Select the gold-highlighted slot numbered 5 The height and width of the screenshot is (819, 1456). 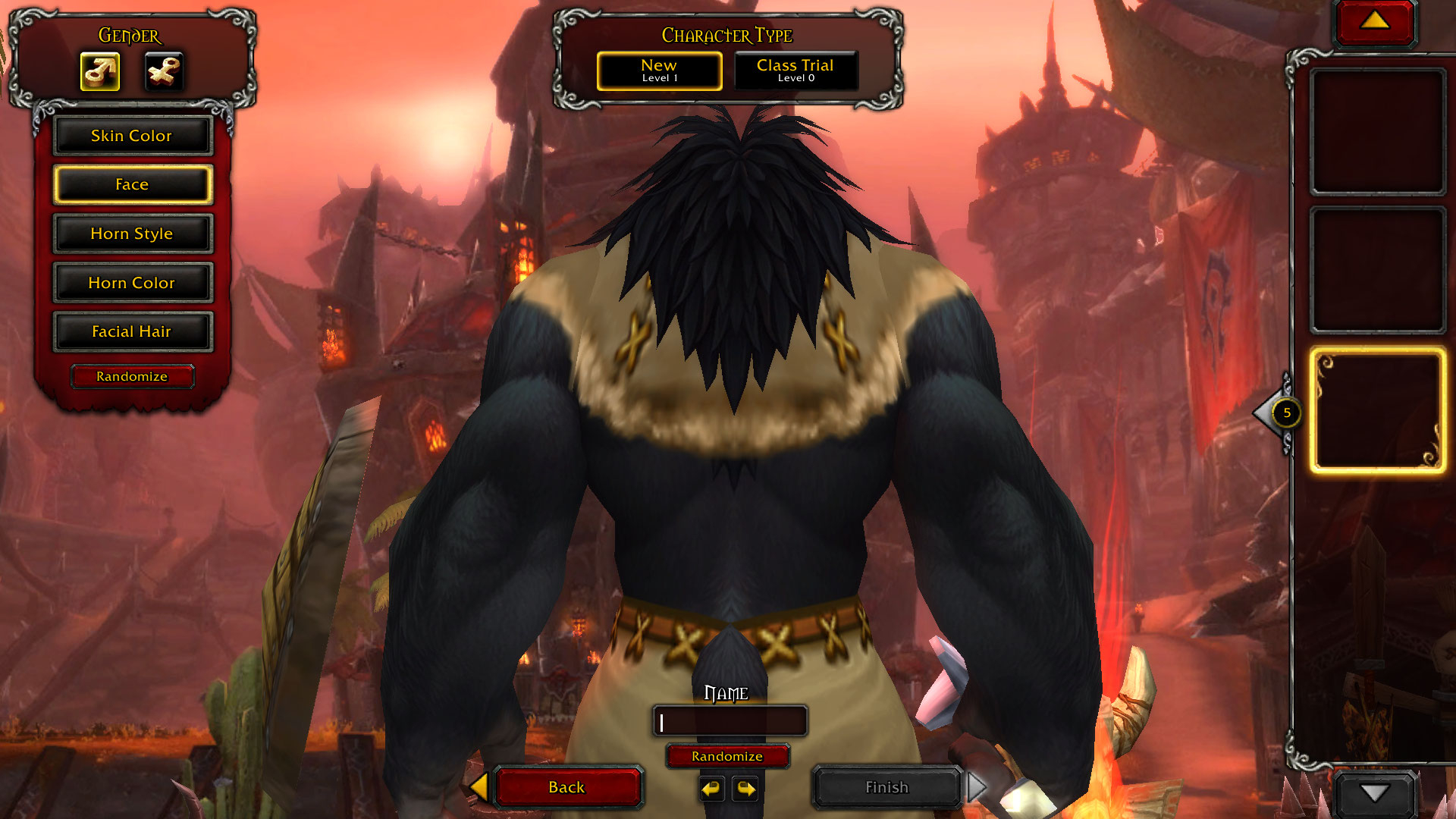click(1376, 412)
